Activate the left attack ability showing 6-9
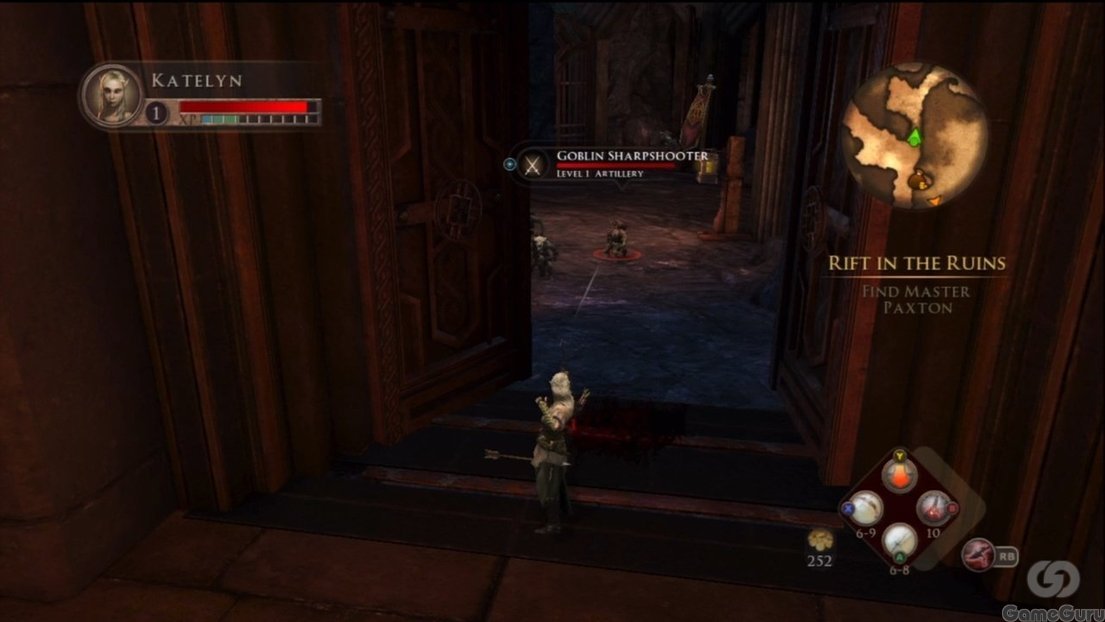Viewport: 1105px width, 622px height. [865, 509]
